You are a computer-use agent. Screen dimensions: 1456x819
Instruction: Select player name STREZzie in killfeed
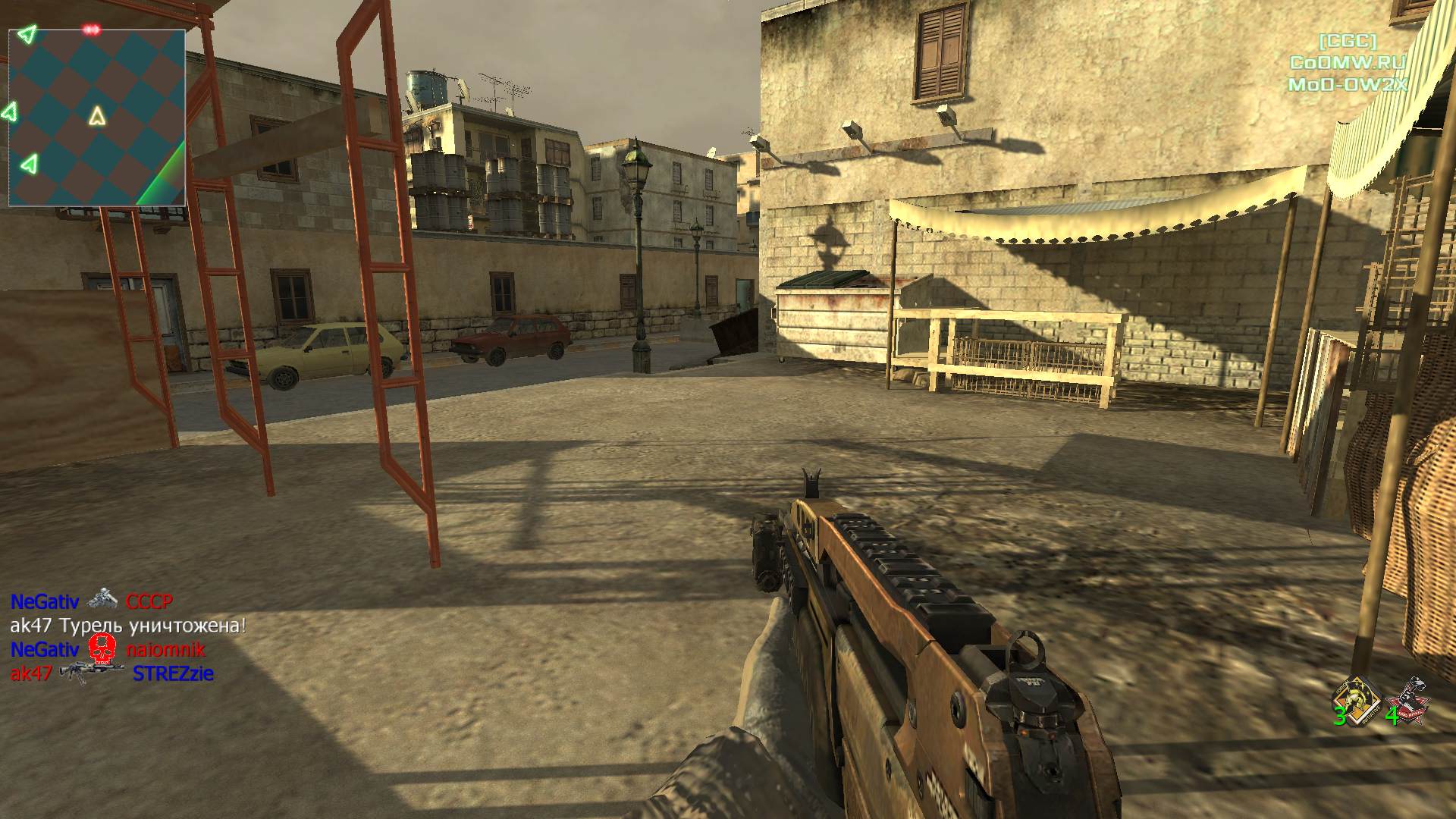(173, 673)
